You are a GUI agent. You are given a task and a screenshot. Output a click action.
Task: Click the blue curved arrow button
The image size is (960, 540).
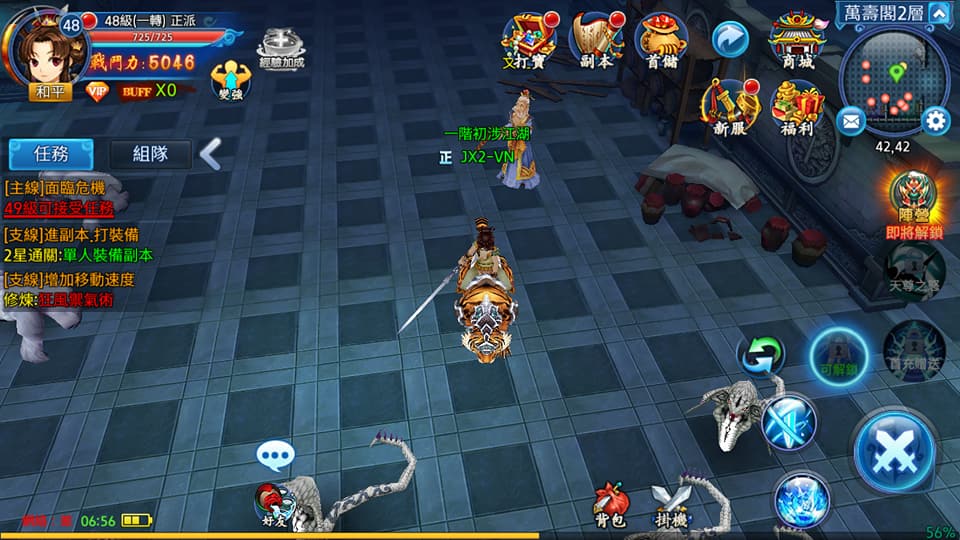click(x=730, y=40)
